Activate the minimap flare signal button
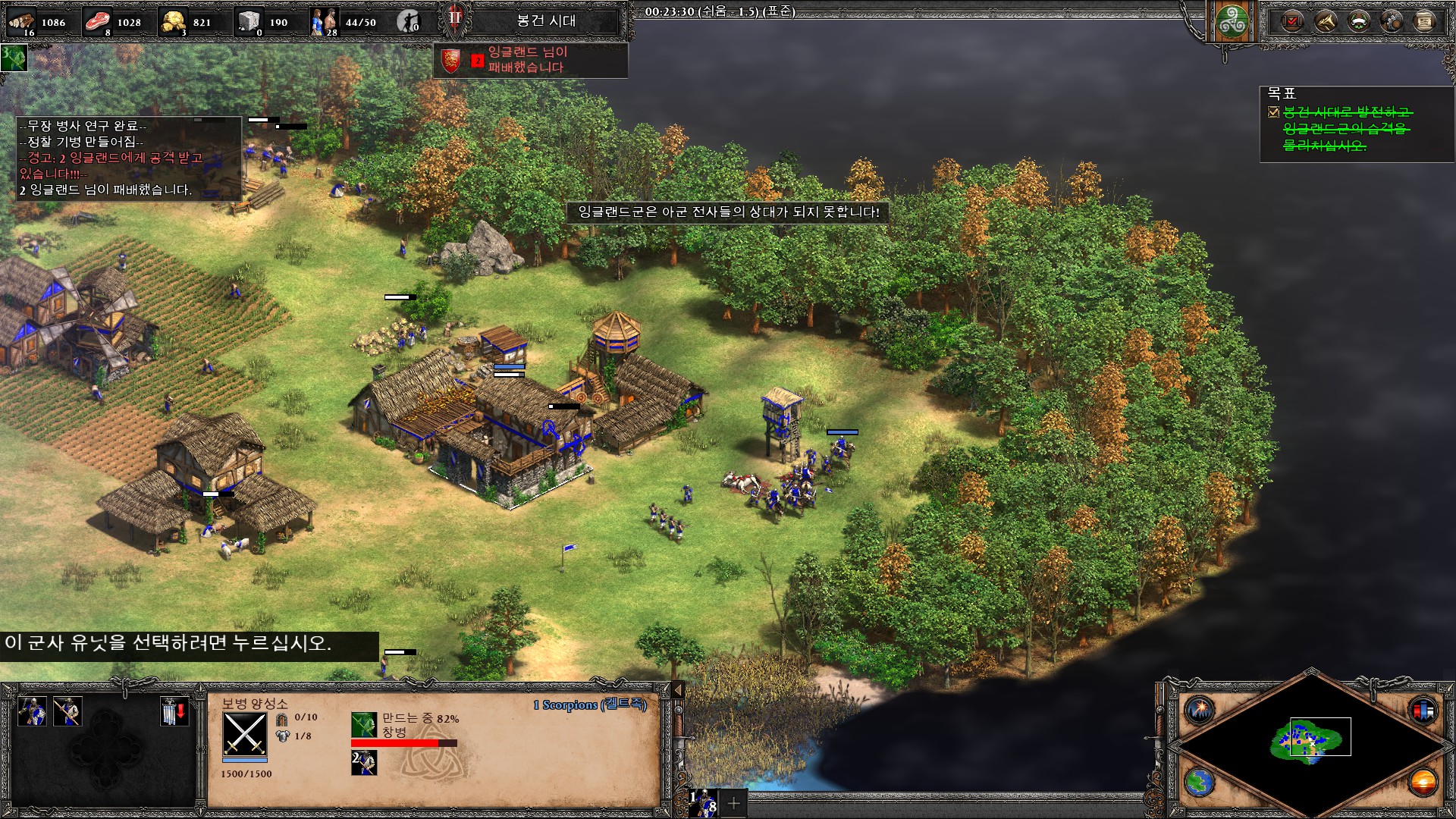This screenshot has height=819, width=1456. (x=1200, y=711)
